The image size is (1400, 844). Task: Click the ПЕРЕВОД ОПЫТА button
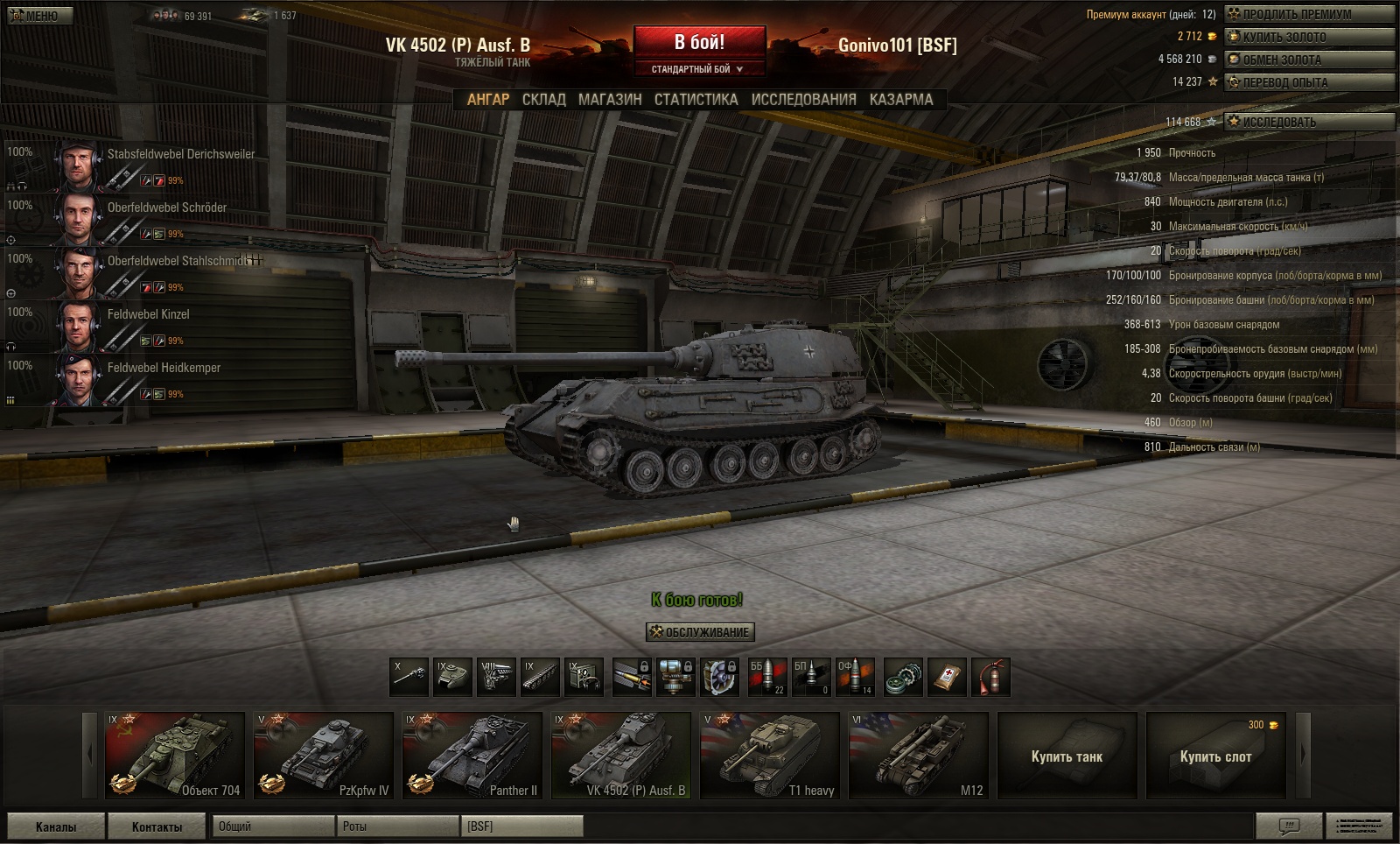pos(1308,82)
